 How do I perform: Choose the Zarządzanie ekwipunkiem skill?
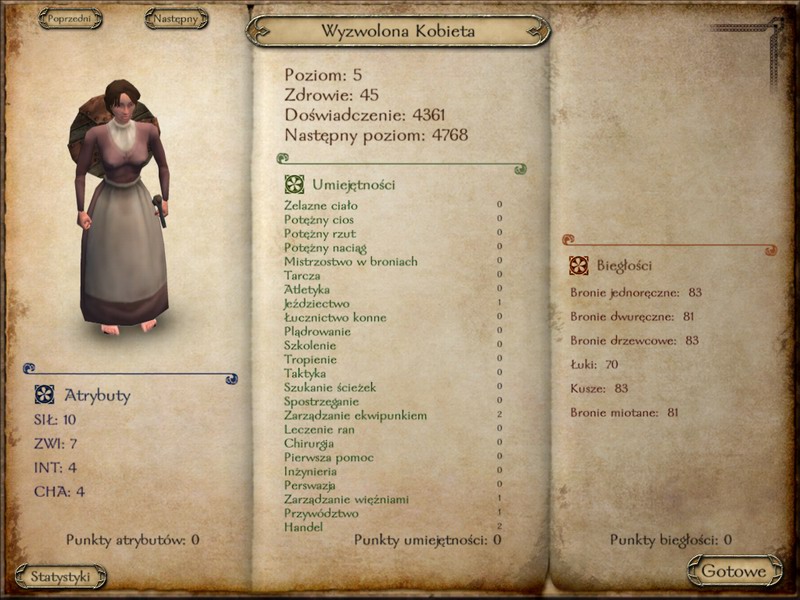pos(355,415)
